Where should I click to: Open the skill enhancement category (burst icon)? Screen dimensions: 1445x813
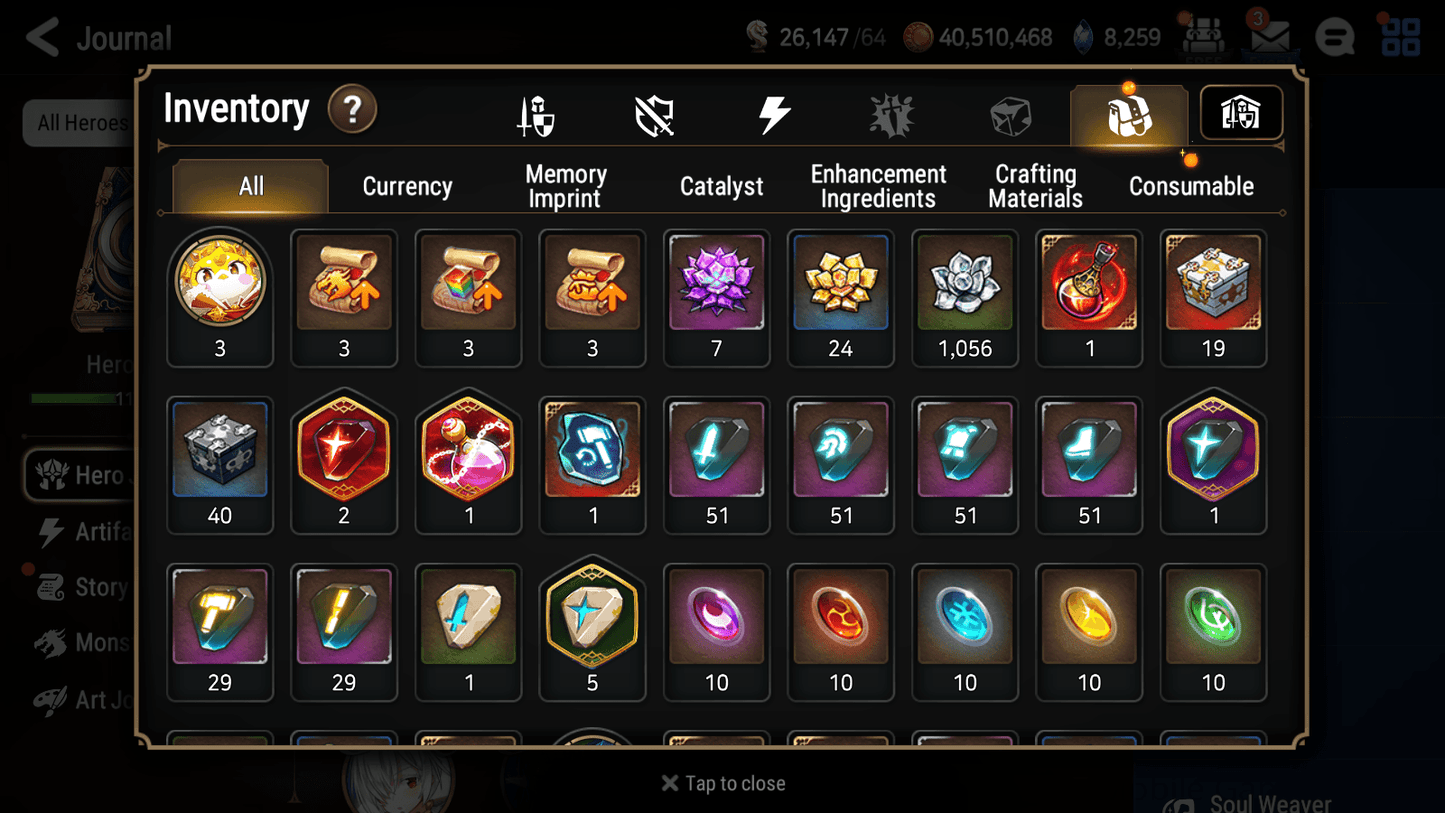click(x=891, y=113)
